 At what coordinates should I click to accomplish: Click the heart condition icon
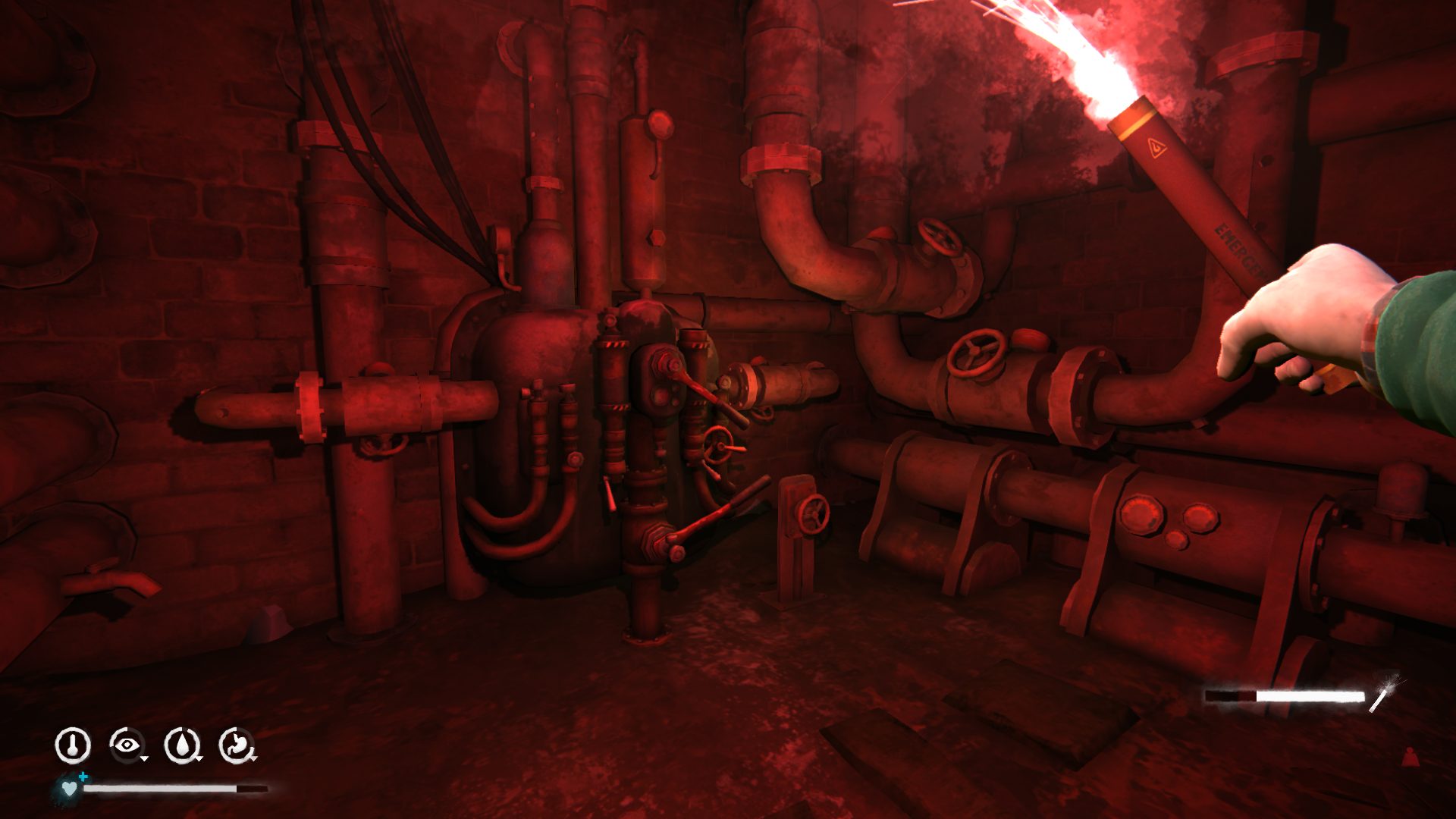[x=69, y=788]
